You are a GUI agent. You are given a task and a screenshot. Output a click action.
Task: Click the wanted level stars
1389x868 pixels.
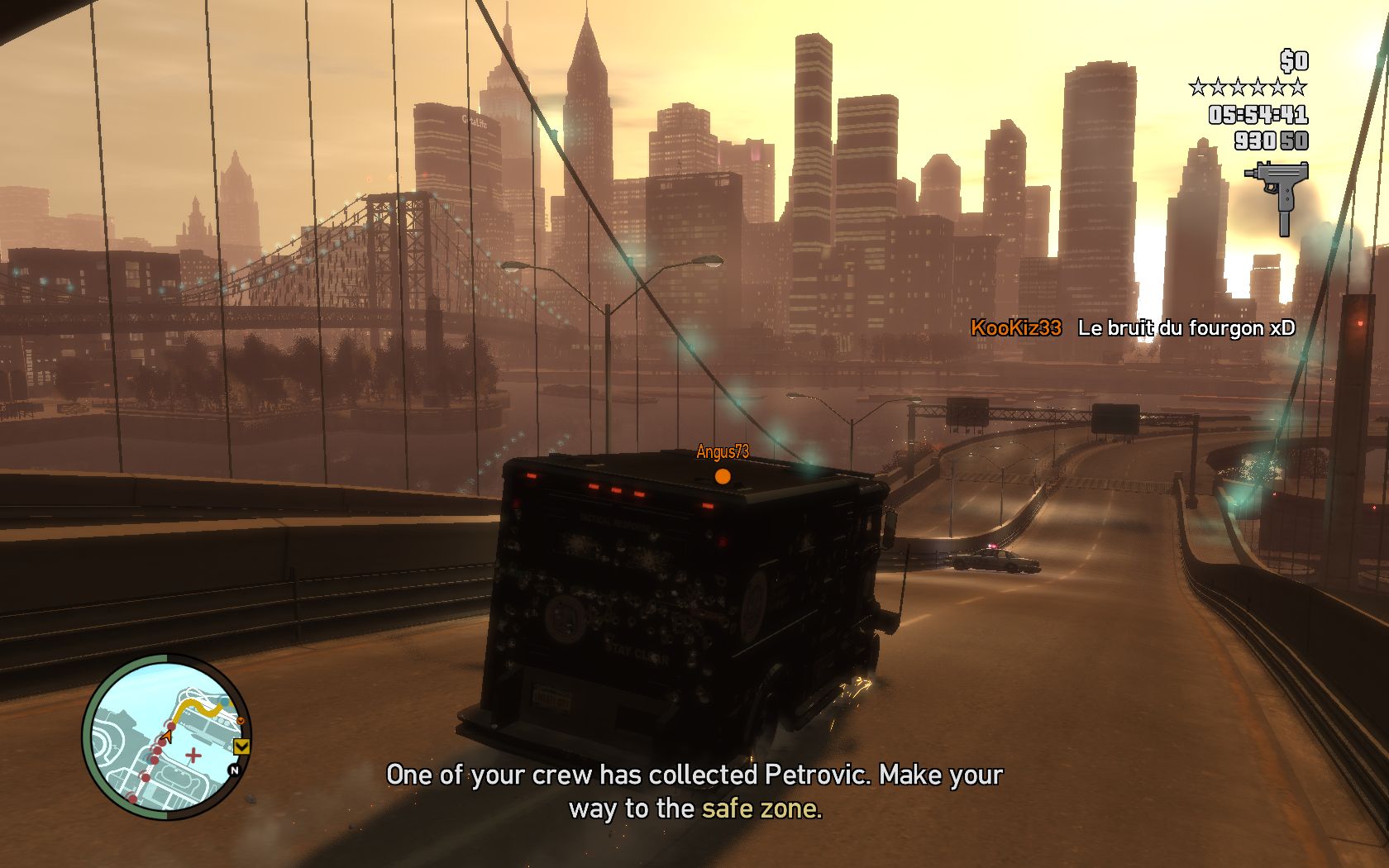tap(1248, 87)
